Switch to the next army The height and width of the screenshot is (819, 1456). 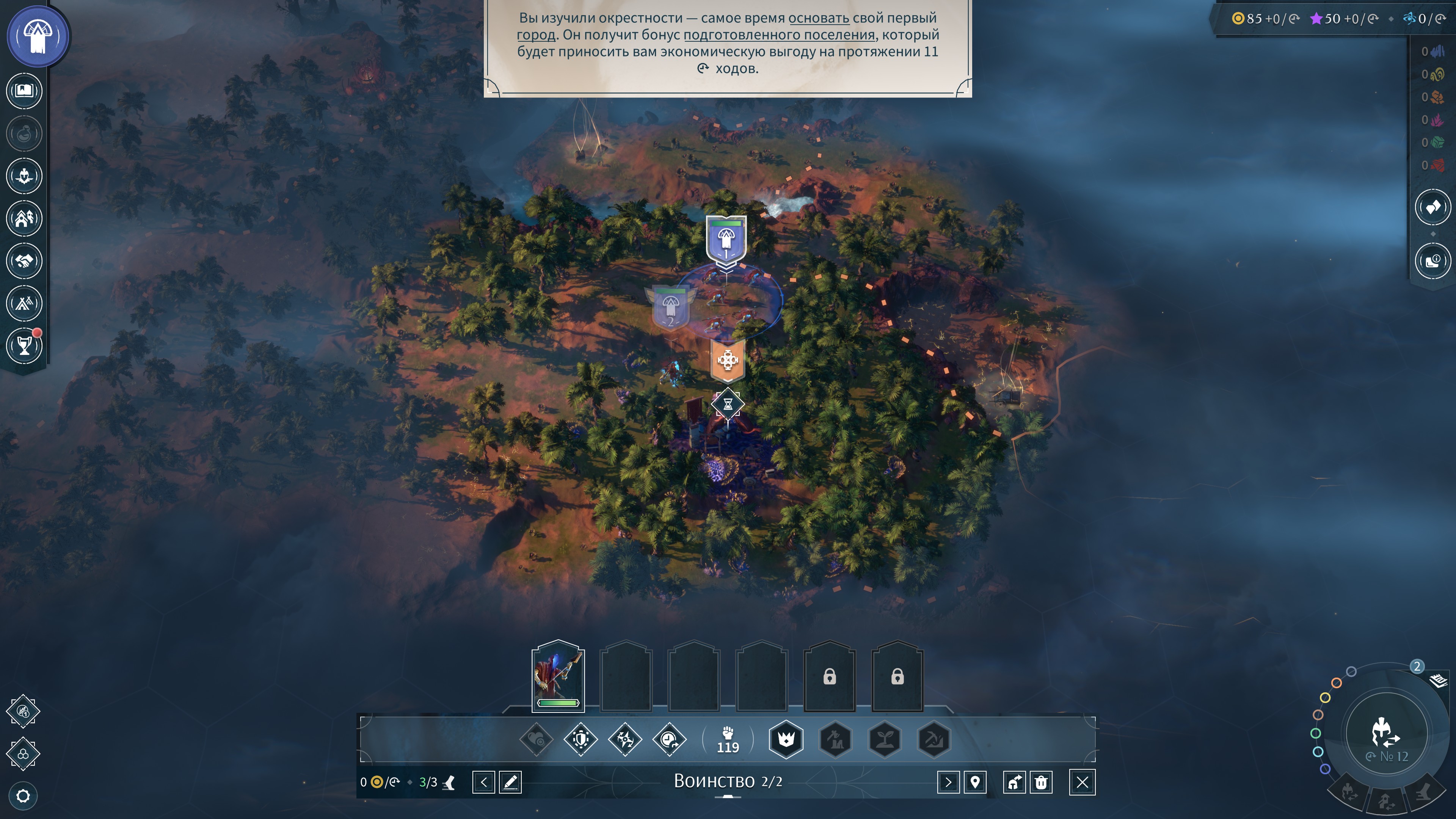click(948, 782)
